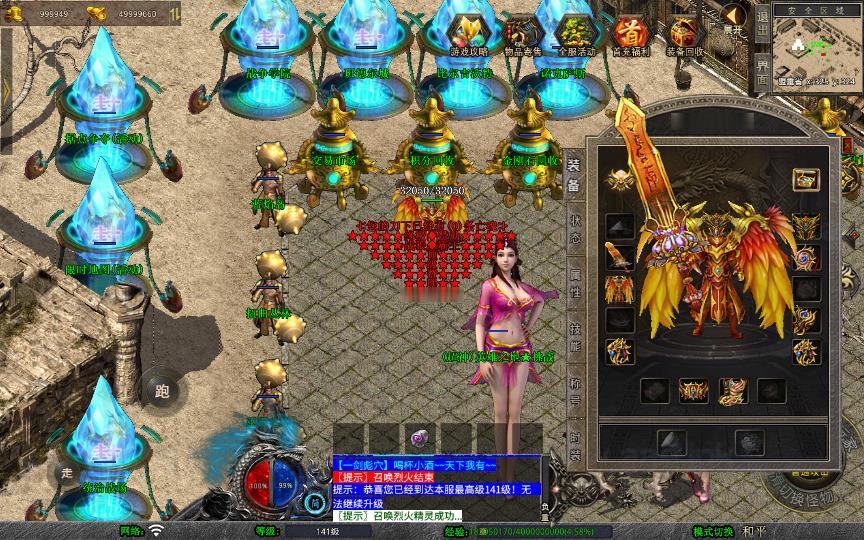Click the 界面 interface button
This screenshot has width=864, height=540.
pos(762,70)
